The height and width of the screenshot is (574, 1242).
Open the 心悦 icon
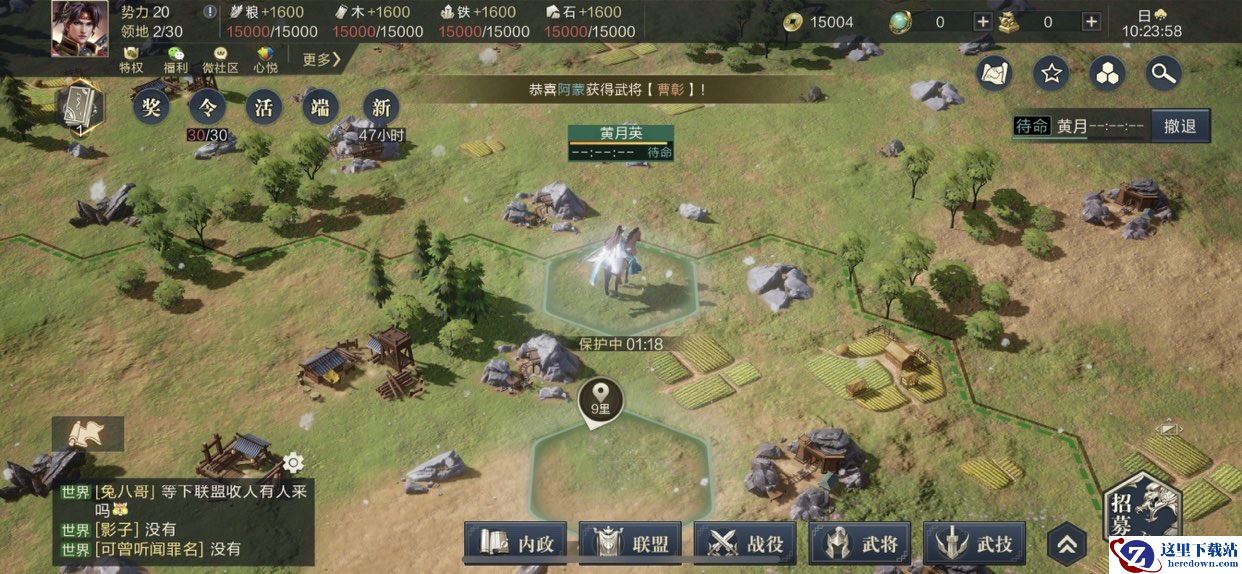pos(265,59)
